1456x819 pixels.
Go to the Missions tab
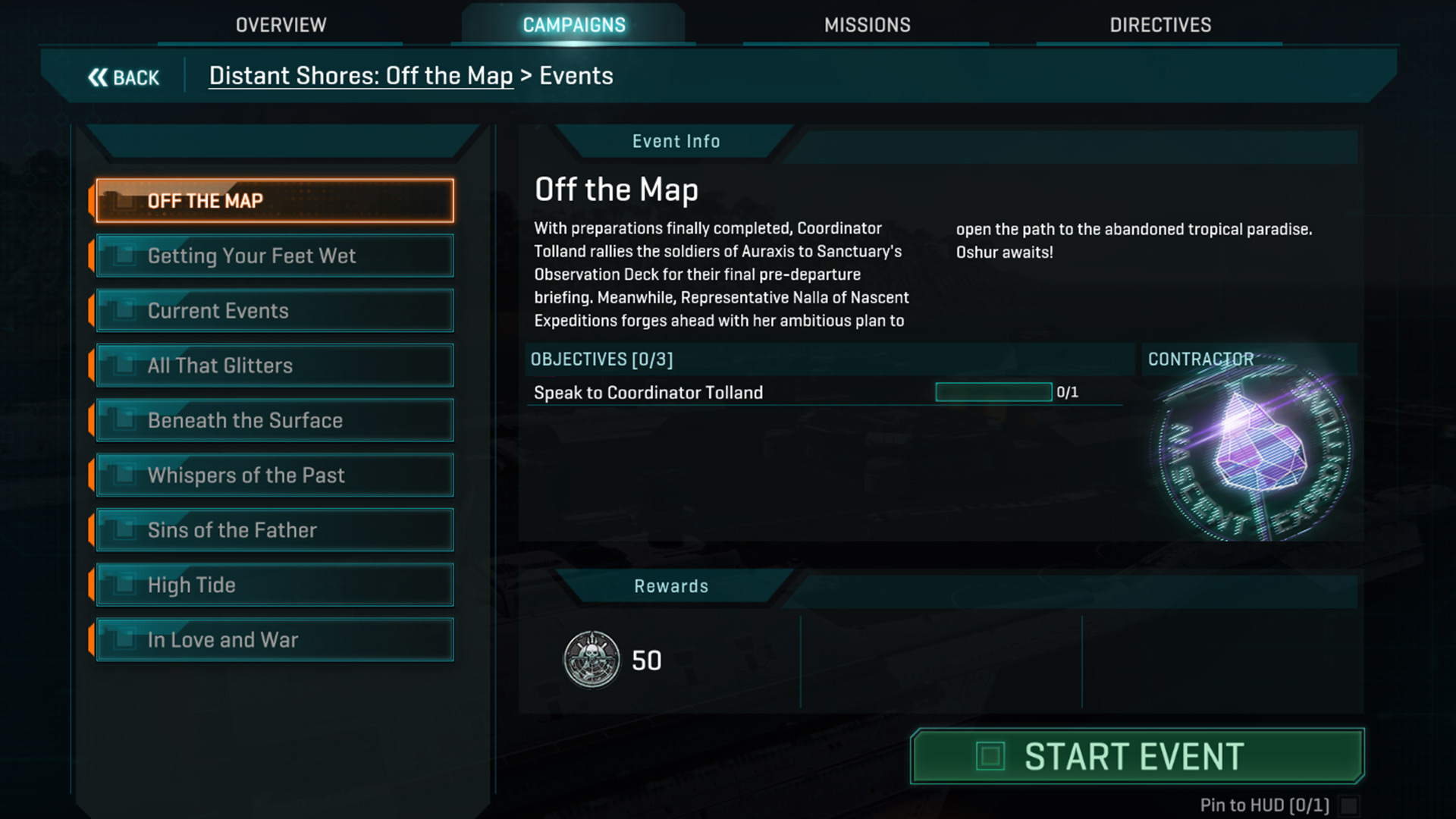pyautogui.click(x=867, y=25)
